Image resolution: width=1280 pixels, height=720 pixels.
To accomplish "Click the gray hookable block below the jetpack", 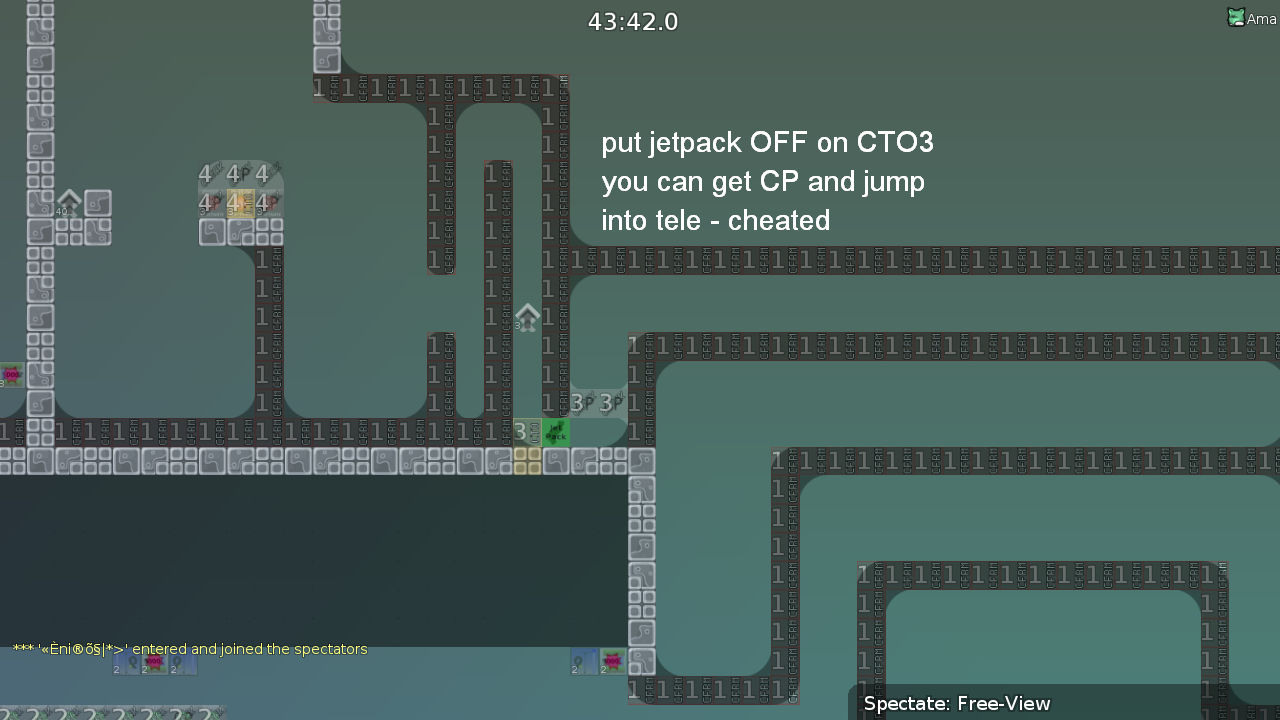I will coord(556,459).
